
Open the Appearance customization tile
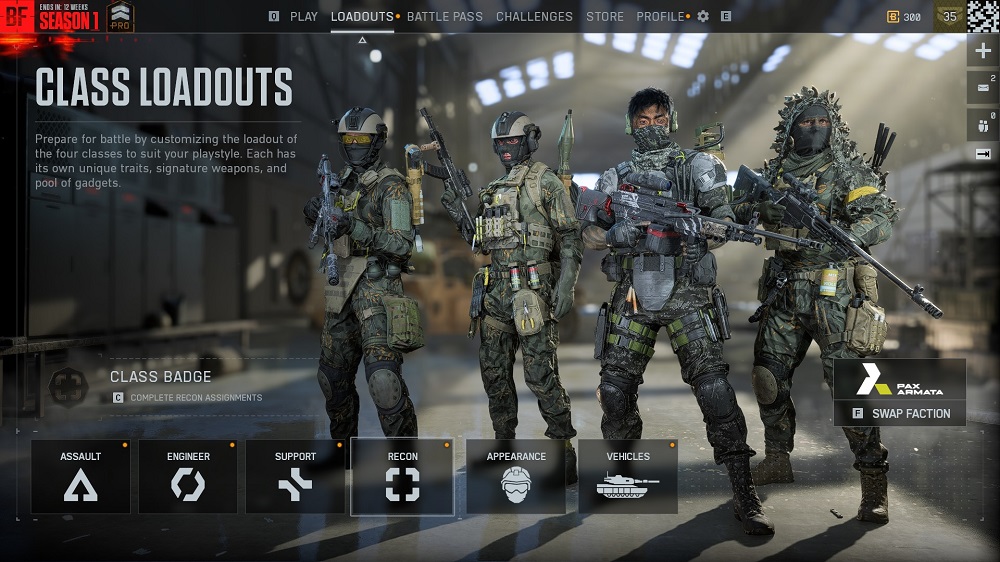tap(516, 476)
